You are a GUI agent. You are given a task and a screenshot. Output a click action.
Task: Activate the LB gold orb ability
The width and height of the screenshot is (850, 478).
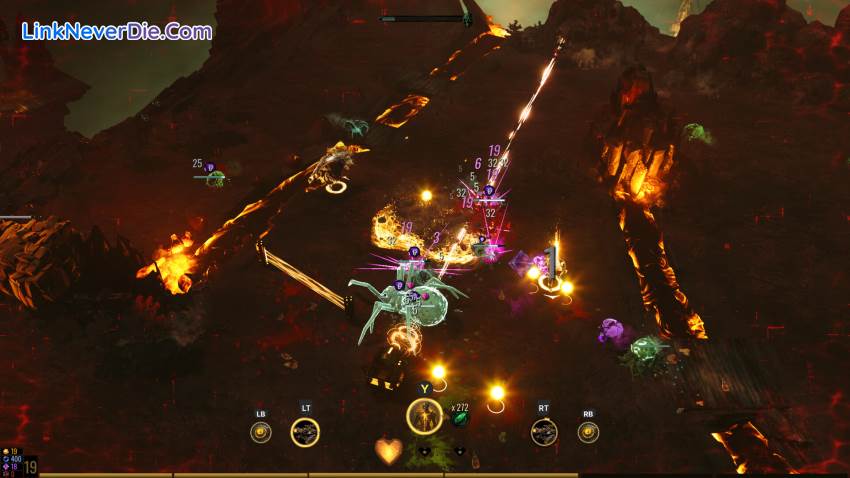pyautogui.click(x=261, y=432)
